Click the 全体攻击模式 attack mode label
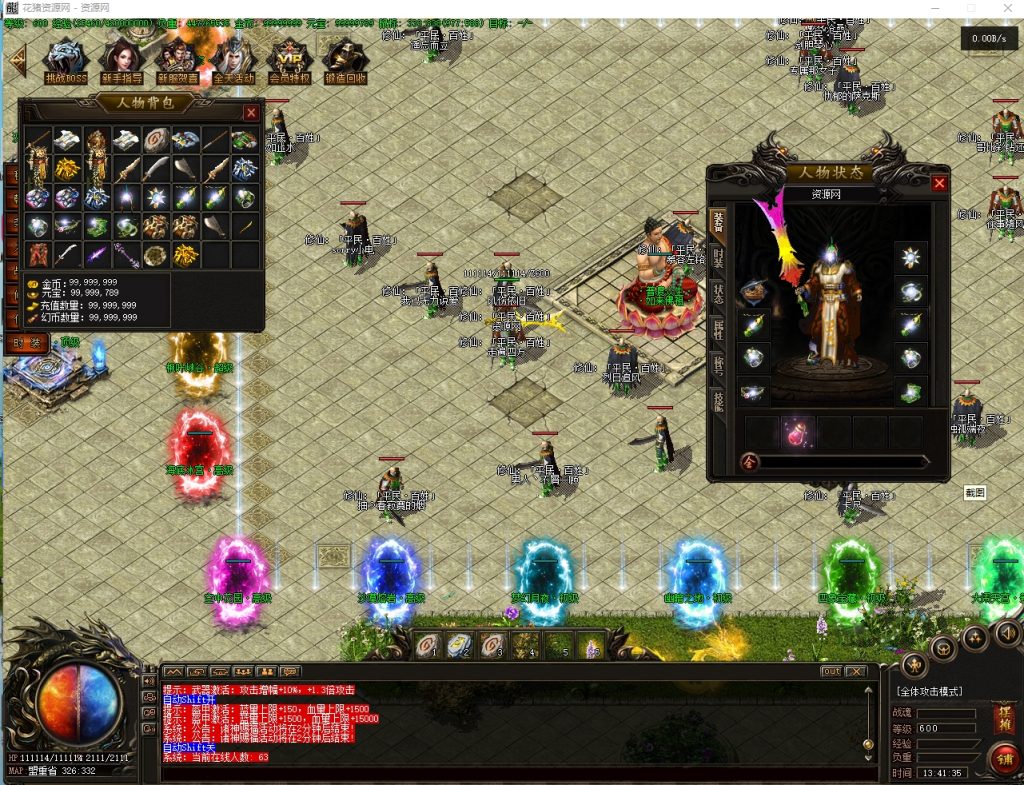The image size is (1024, 785). click(929, 692)
